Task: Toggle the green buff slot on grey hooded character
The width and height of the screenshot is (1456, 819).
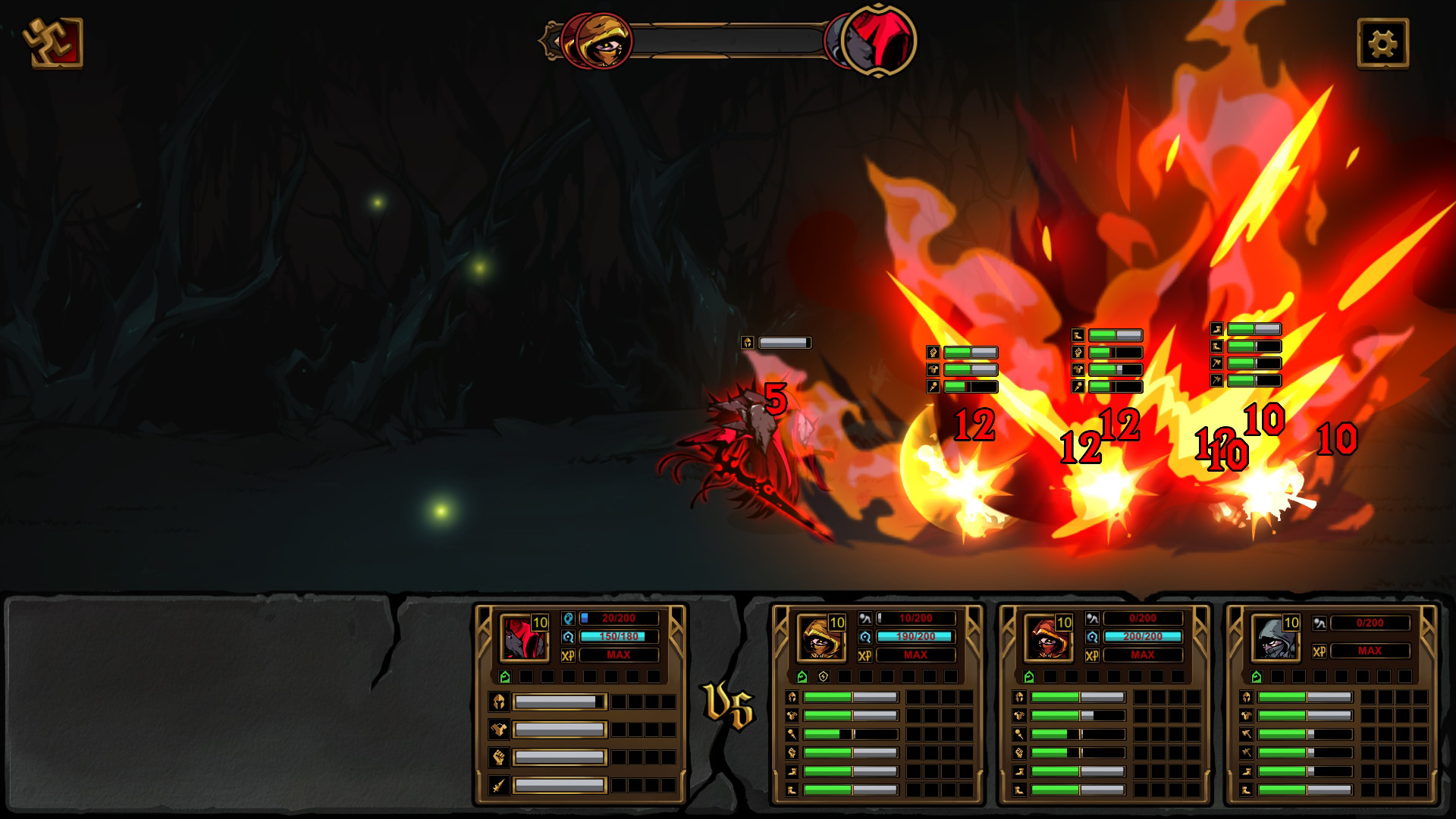Action: 1257,676
